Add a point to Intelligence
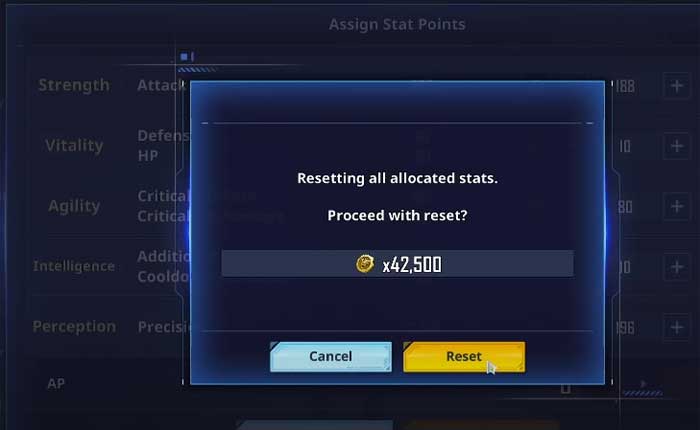Screen dimensions: 700x430 tap(675, 267)
